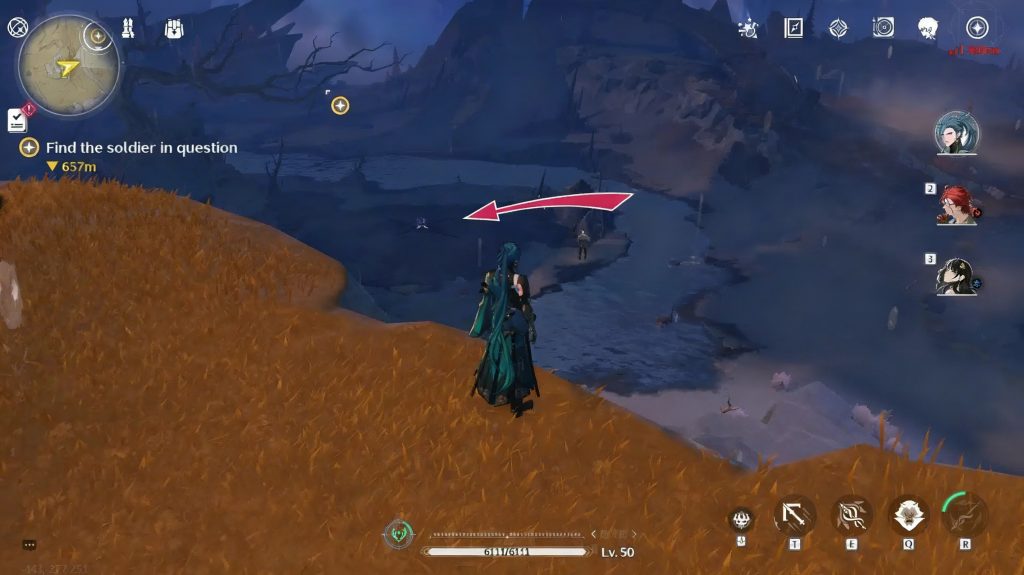Open the circular minimap
The height and width of the screenshot is (575, 1024).
point(68,66)
